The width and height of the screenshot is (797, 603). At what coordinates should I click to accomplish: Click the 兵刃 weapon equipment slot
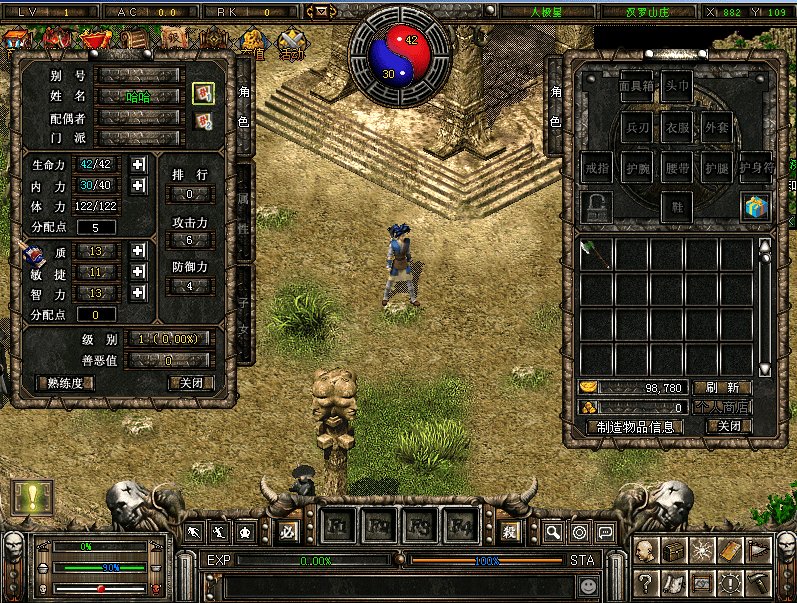[x=637, y=127]
